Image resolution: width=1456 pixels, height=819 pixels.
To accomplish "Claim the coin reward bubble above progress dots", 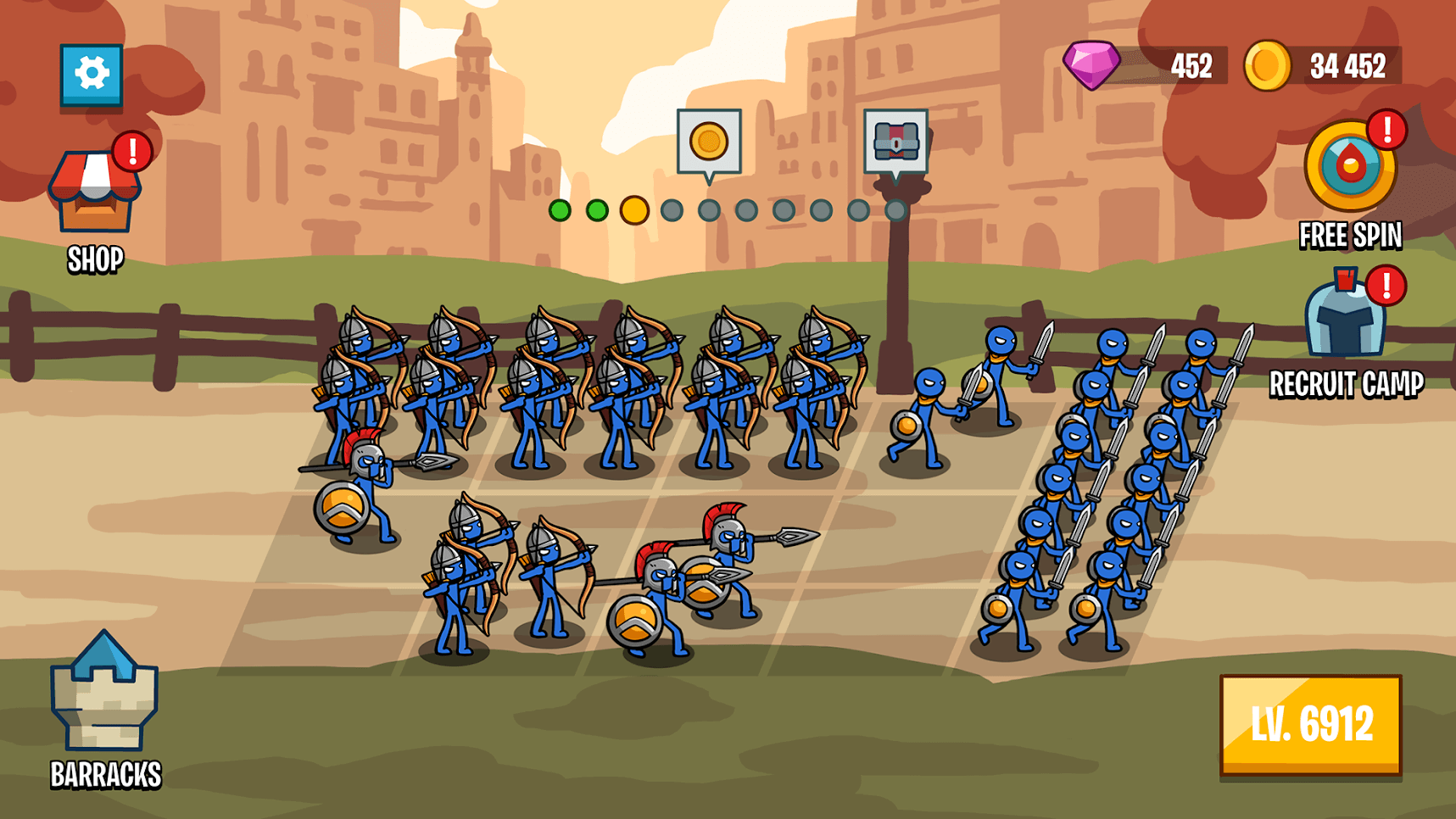I will 711,142.
